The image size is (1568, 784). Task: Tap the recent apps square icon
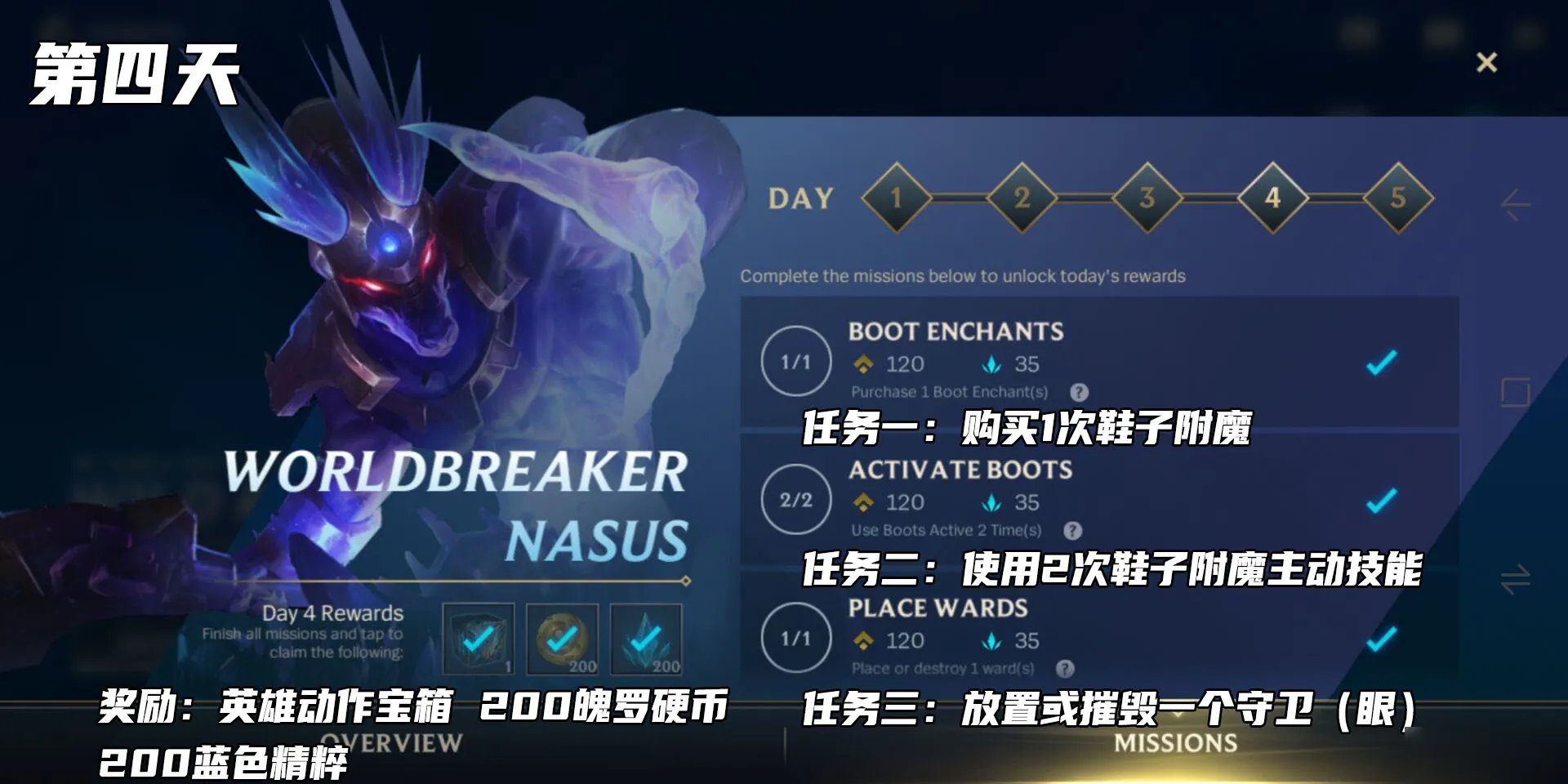coord(1517,392)
